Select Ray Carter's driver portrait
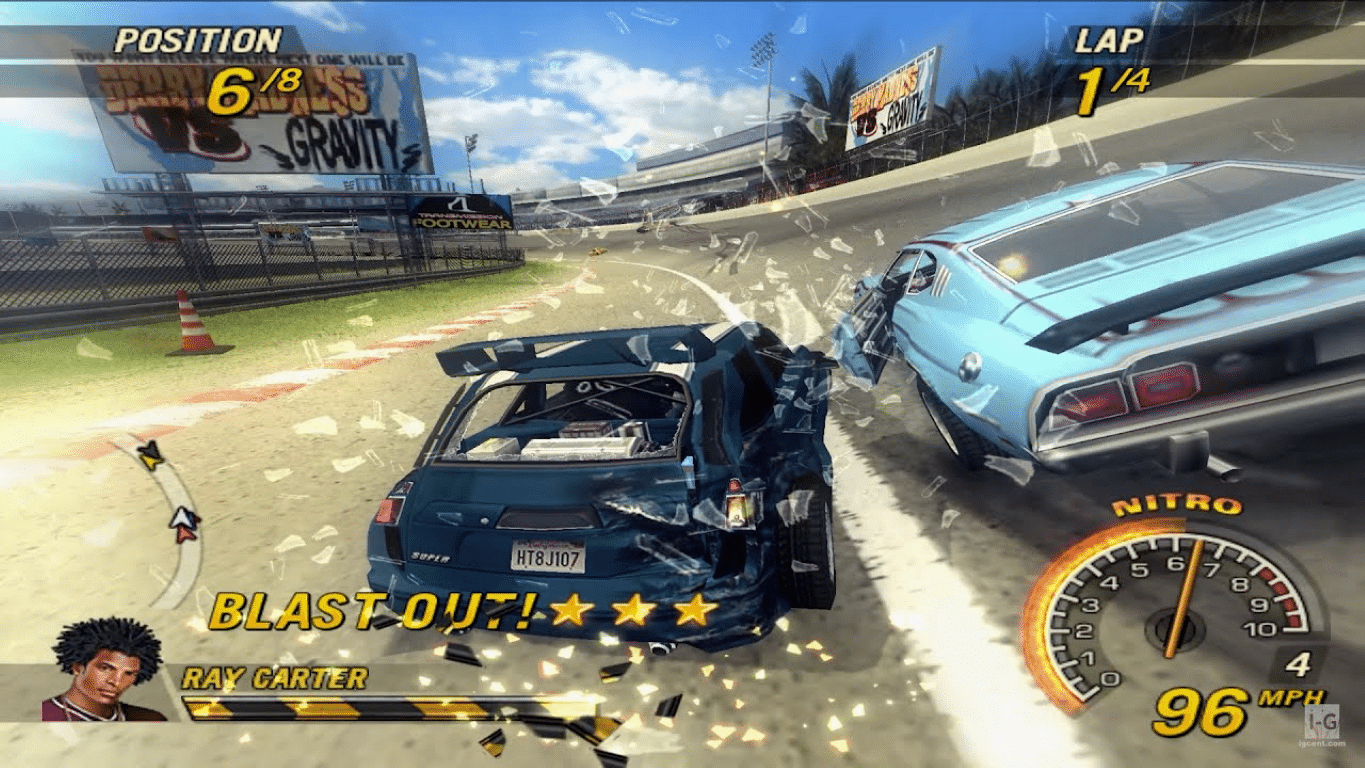The height and width of the screenshot is (768, 1365). [105, 670]
